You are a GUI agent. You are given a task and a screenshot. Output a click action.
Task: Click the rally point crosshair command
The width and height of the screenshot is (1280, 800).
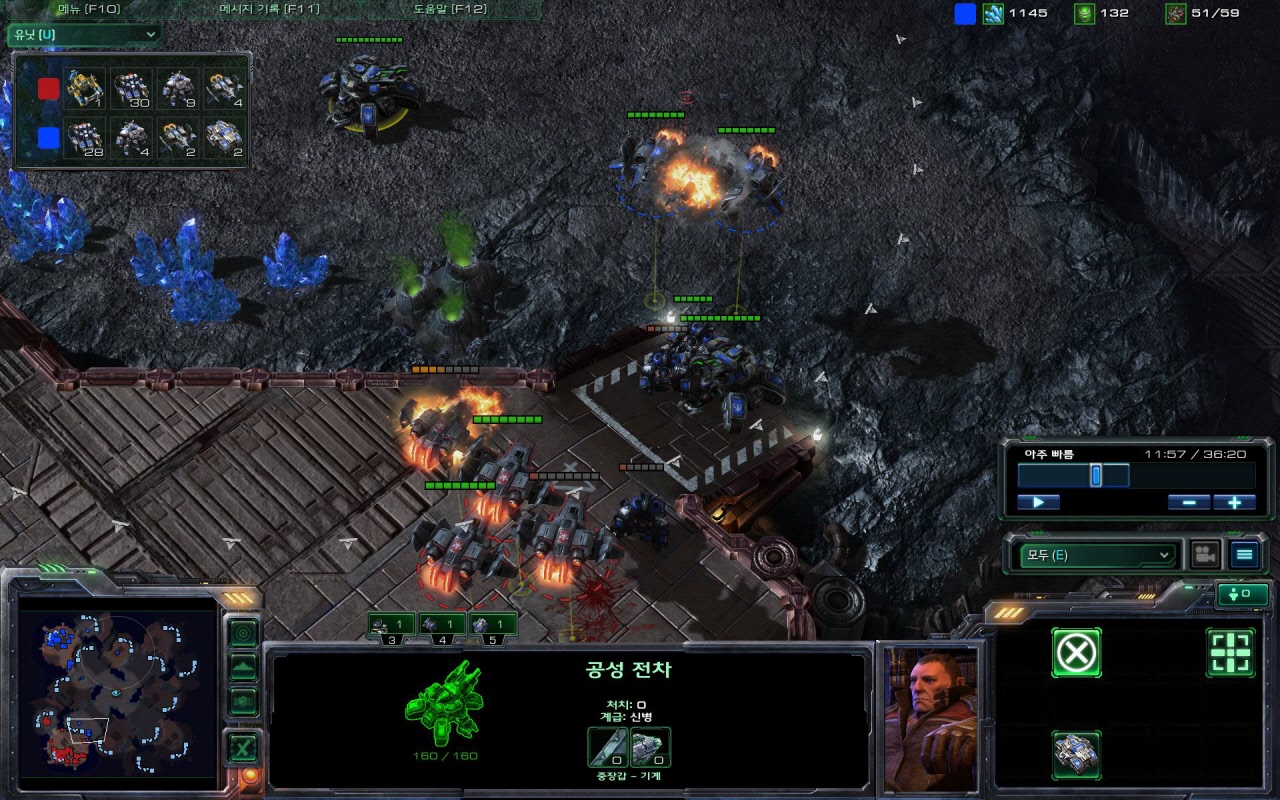tap(1230, 653)
